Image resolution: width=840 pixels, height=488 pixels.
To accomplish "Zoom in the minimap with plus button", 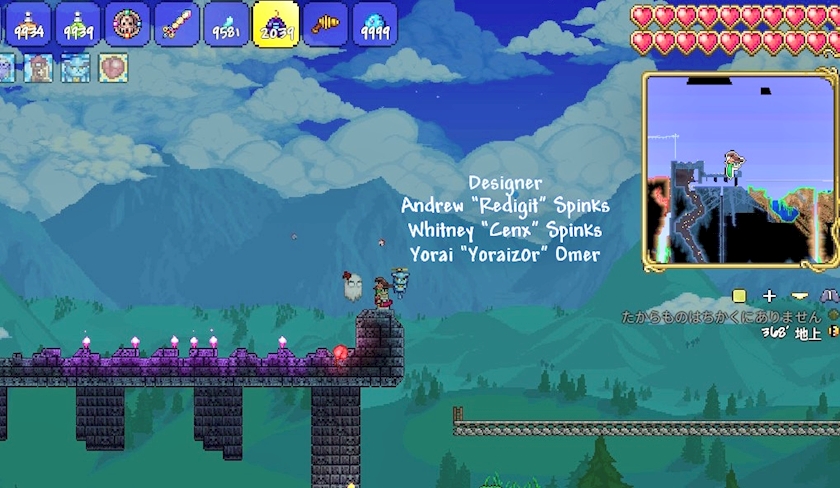I will point(769,296).
